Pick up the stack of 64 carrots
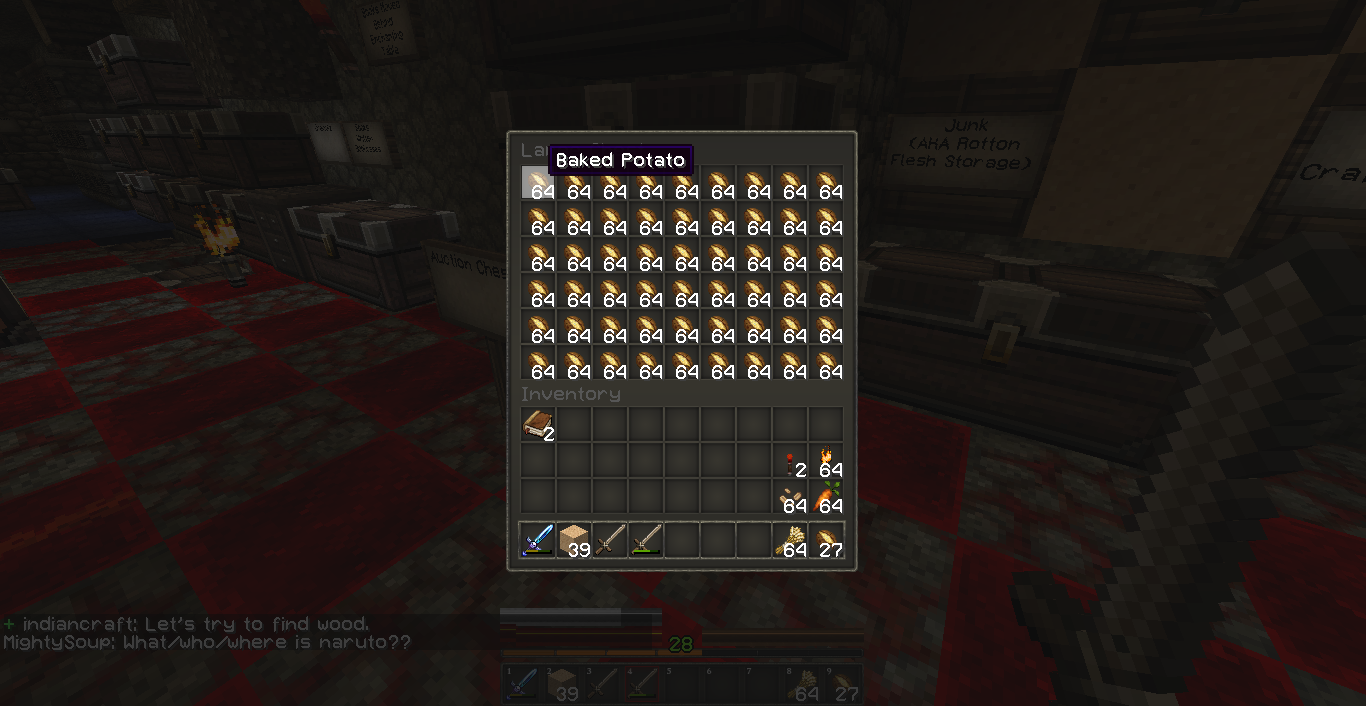Image resolution: width=1366 pixels, height=706 pixels. (826, 497)
